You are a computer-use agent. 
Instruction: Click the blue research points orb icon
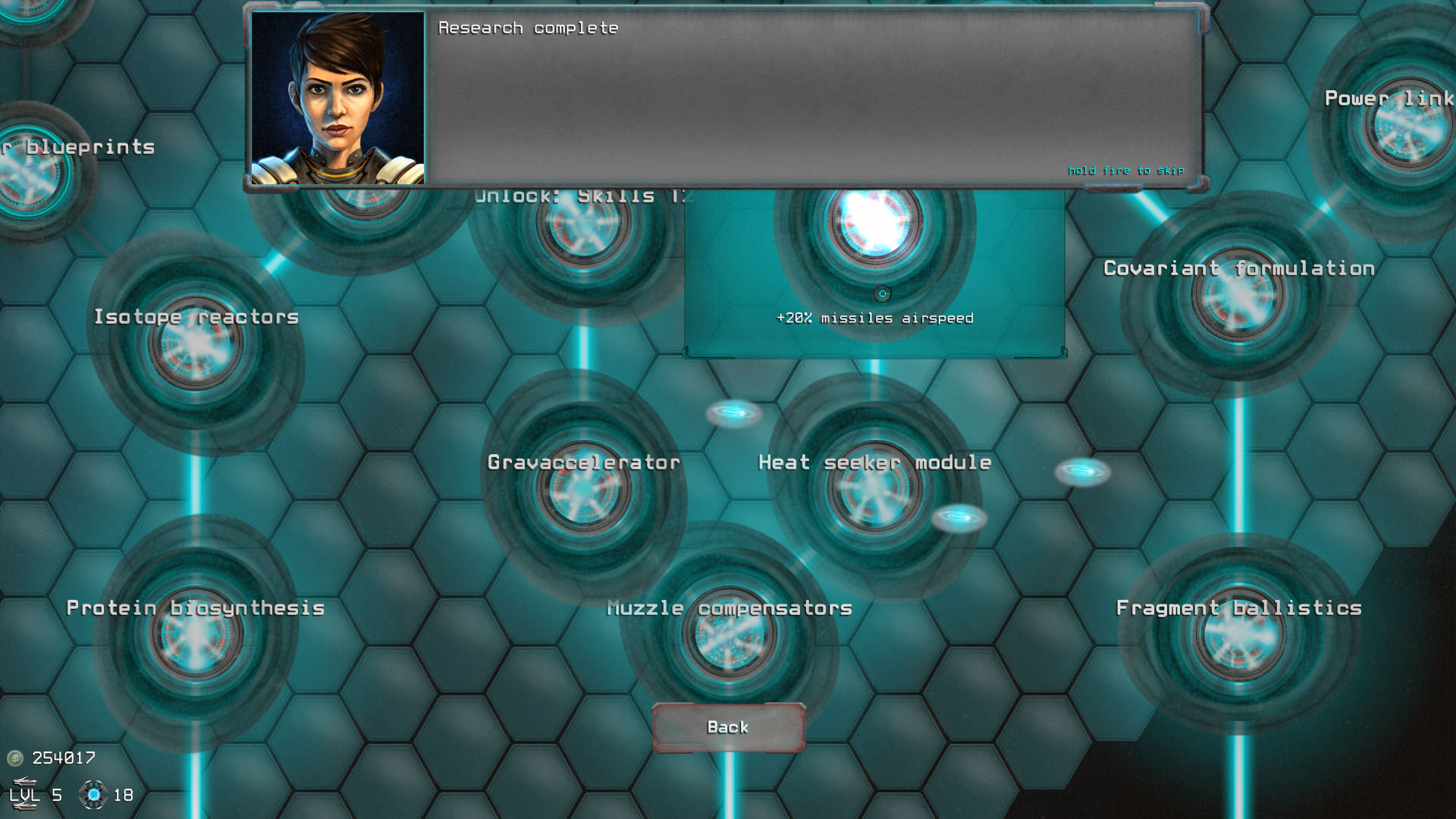click(95, 795)
